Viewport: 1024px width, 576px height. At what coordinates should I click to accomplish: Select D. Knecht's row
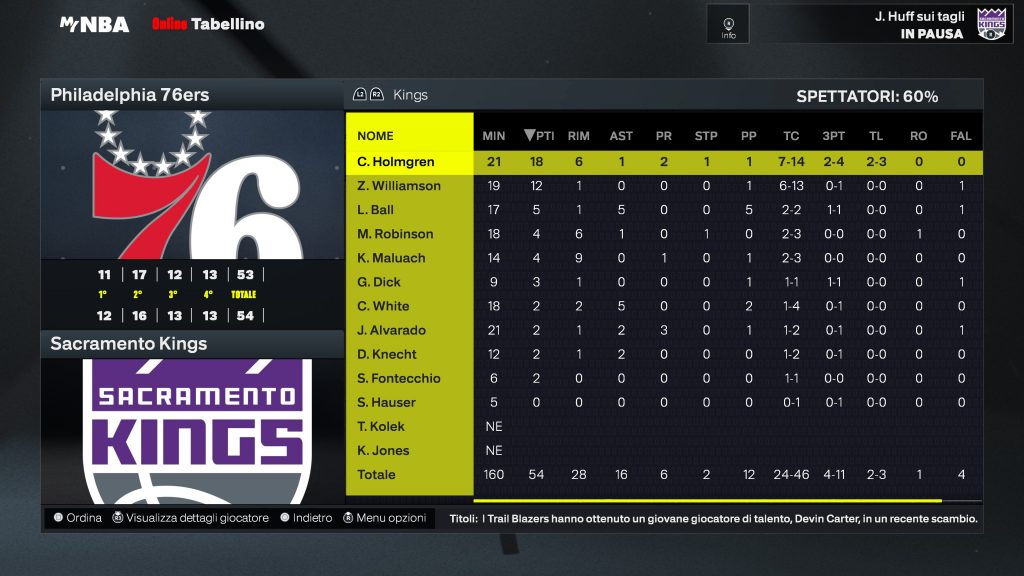coord(387,354)
